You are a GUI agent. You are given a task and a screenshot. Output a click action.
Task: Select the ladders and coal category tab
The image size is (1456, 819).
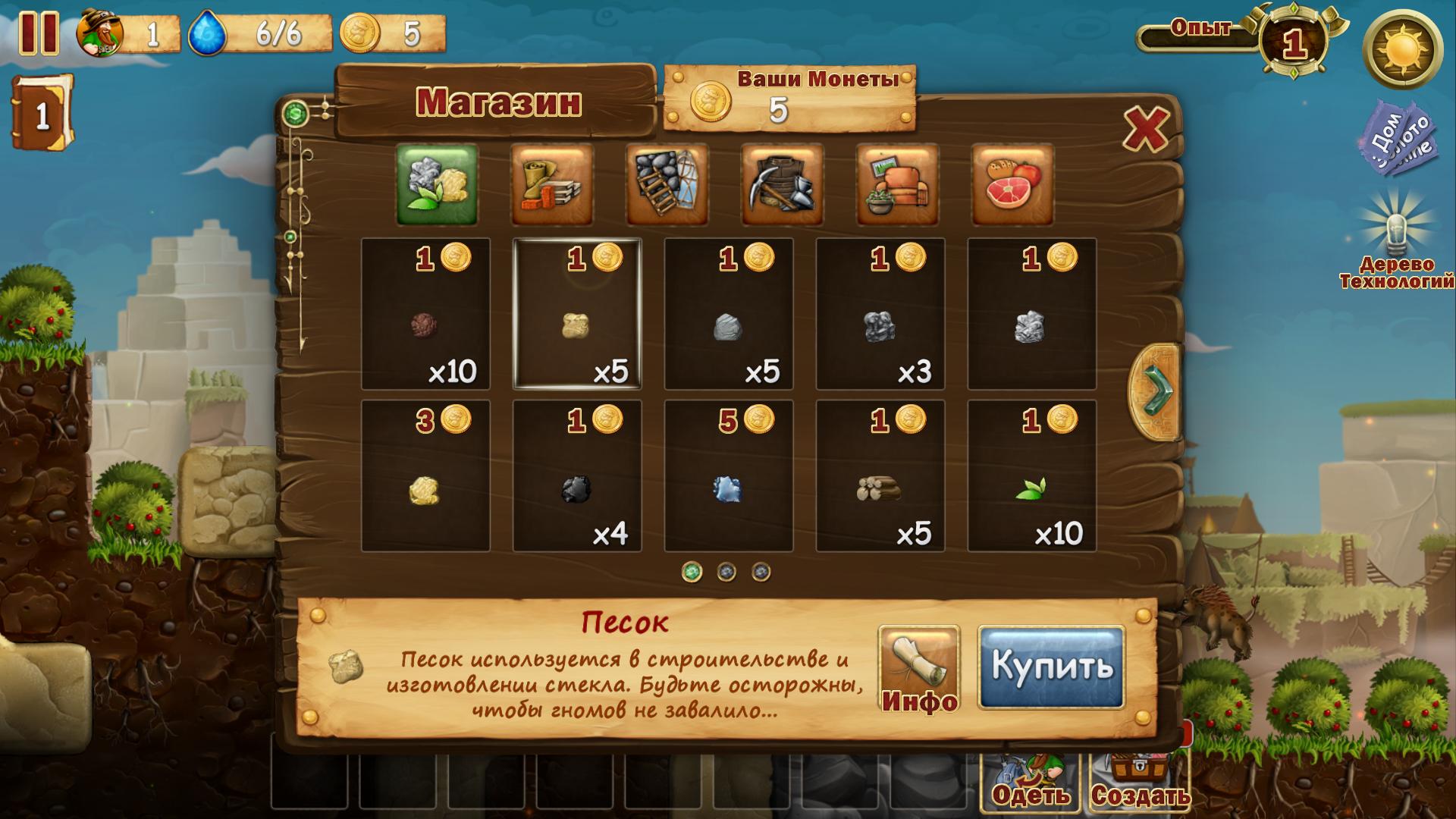click(x=667, y=185)
